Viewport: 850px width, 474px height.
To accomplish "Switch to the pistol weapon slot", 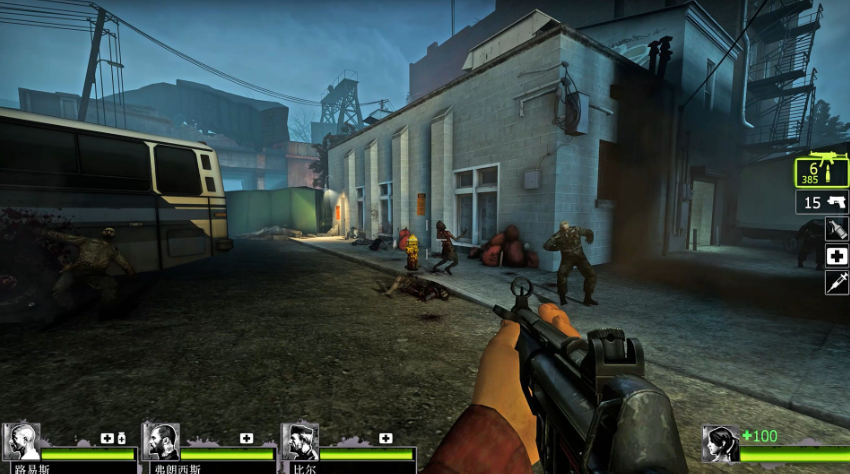I will pos(822,202).
